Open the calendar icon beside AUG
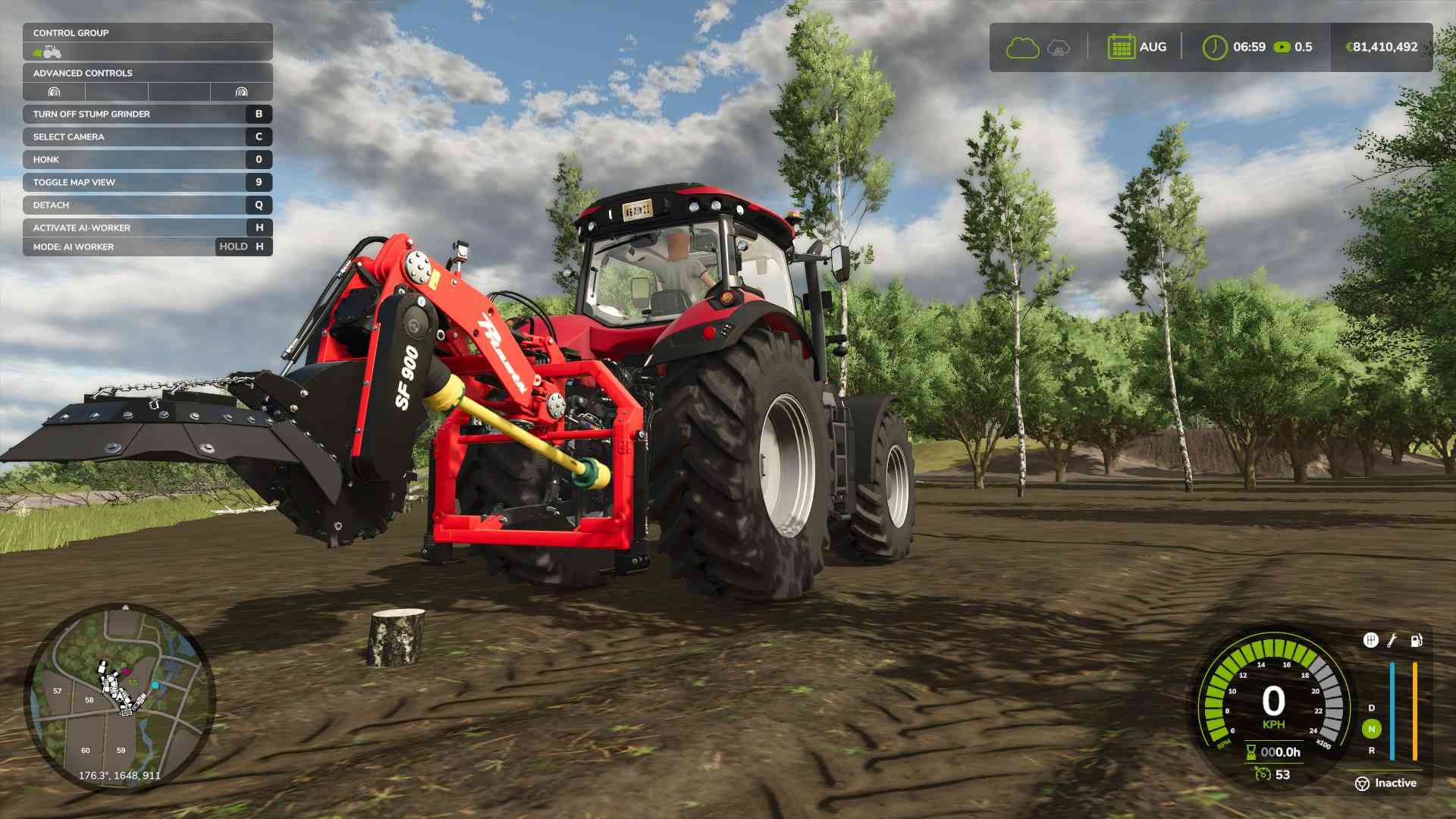Image resolution: width=1456 pixels, height=819 pixels. pos(1121,47)
